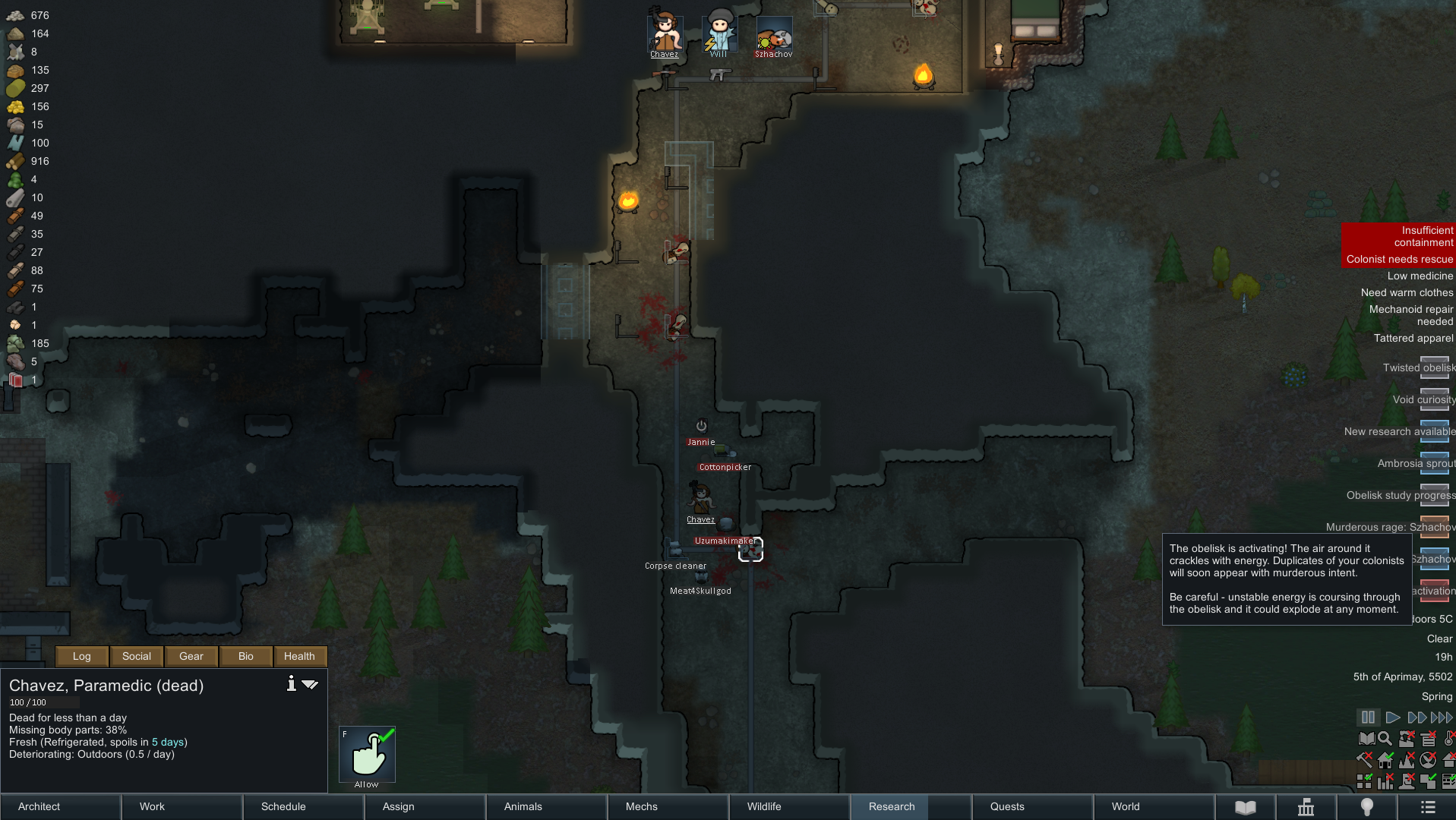Set game speed to normal play
Screen dimensions: 1456x820
[1392, 717]
